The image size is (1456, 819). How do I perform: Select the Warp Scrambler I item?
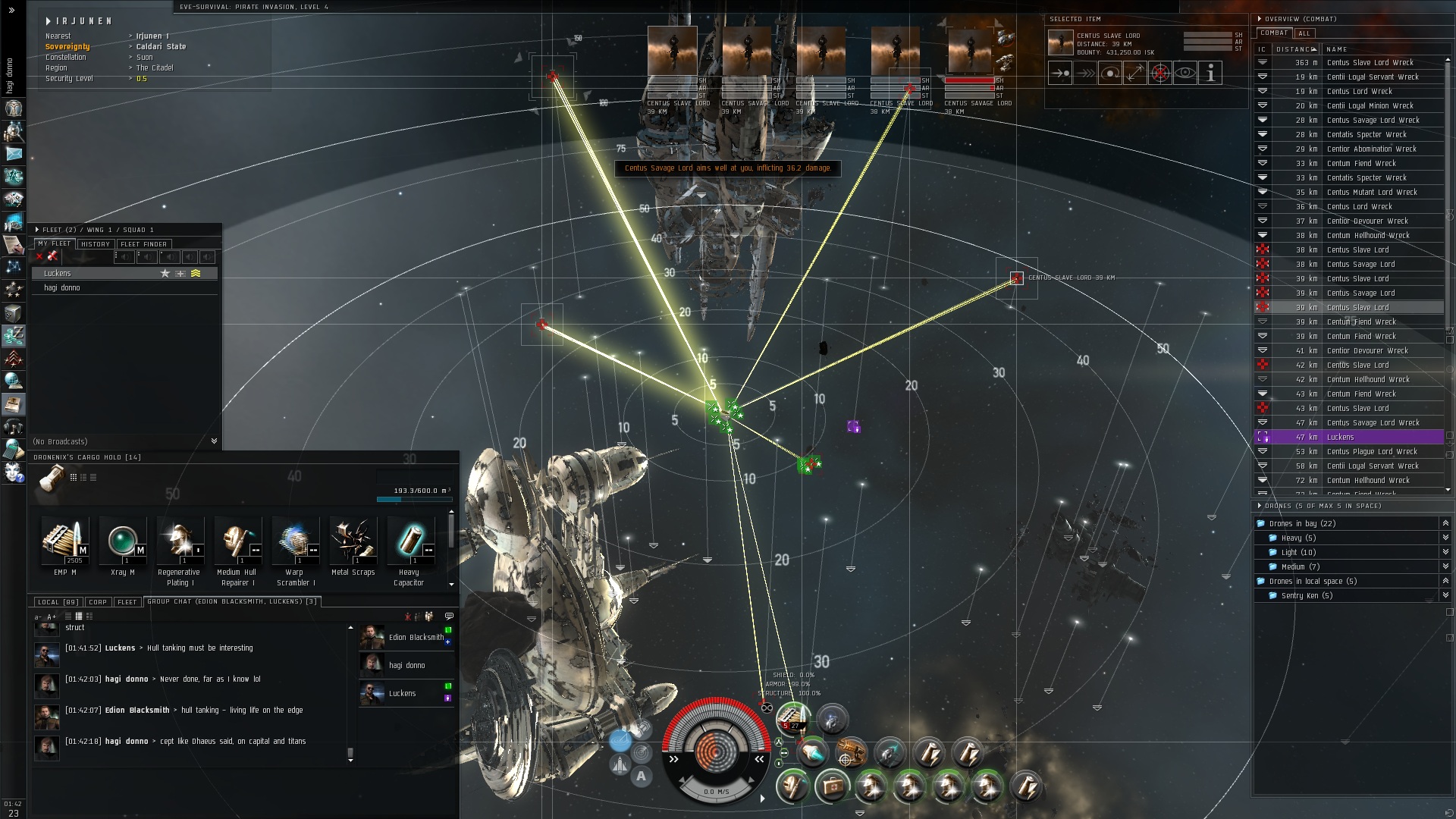click(x=295, y=541)
